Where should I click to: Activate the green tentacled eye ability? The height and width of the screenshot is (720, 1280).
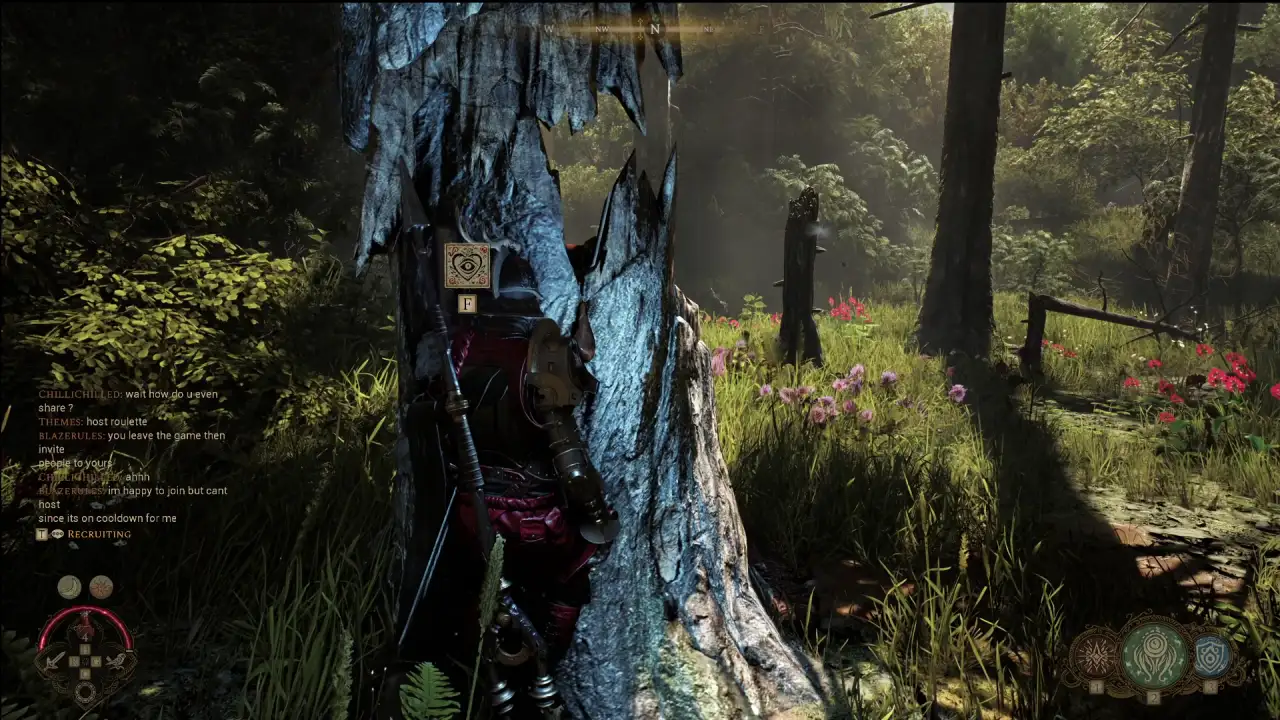1154,656
